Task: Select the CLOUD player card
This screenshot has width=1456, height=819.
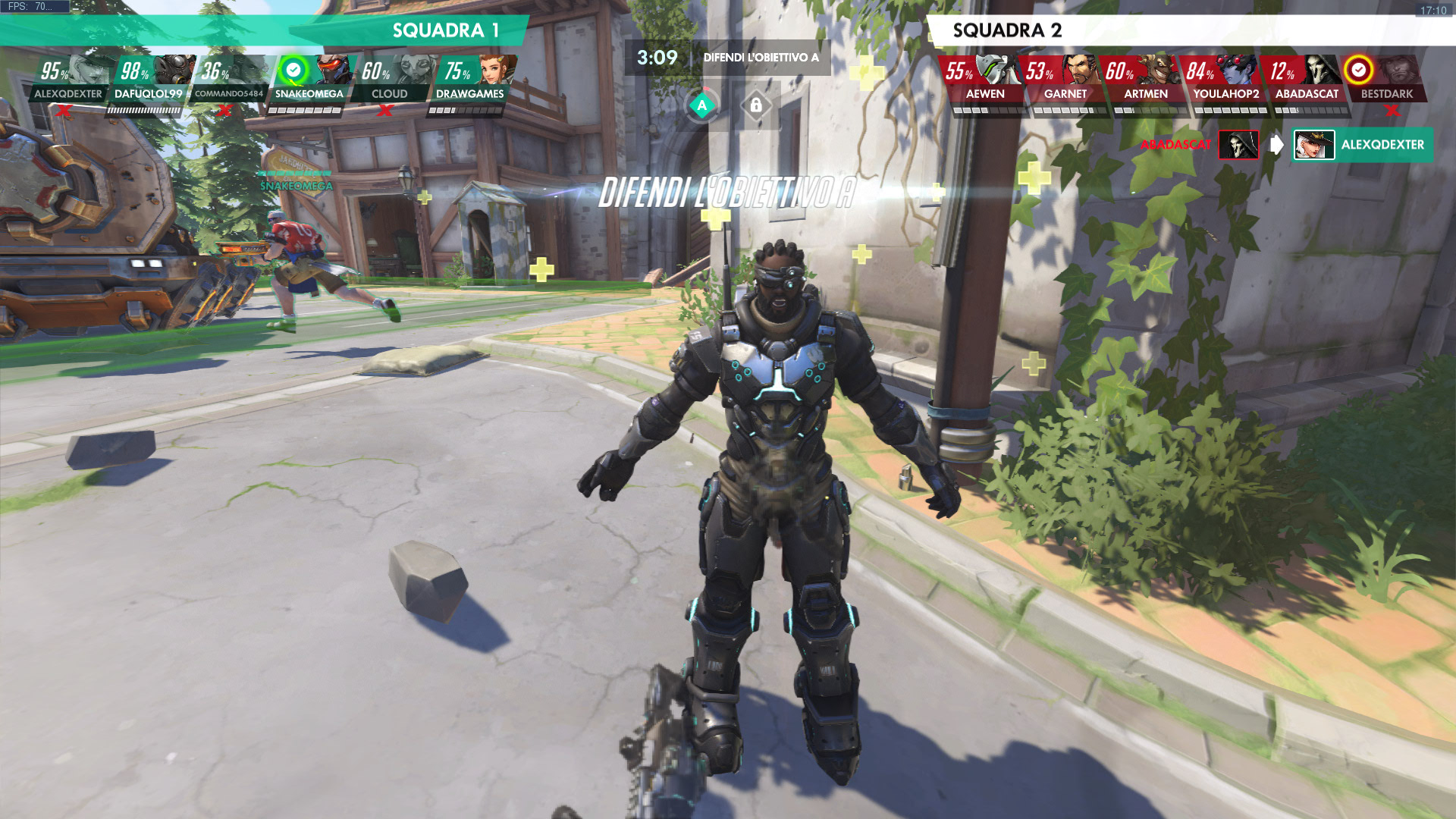Action: [390, 79]
